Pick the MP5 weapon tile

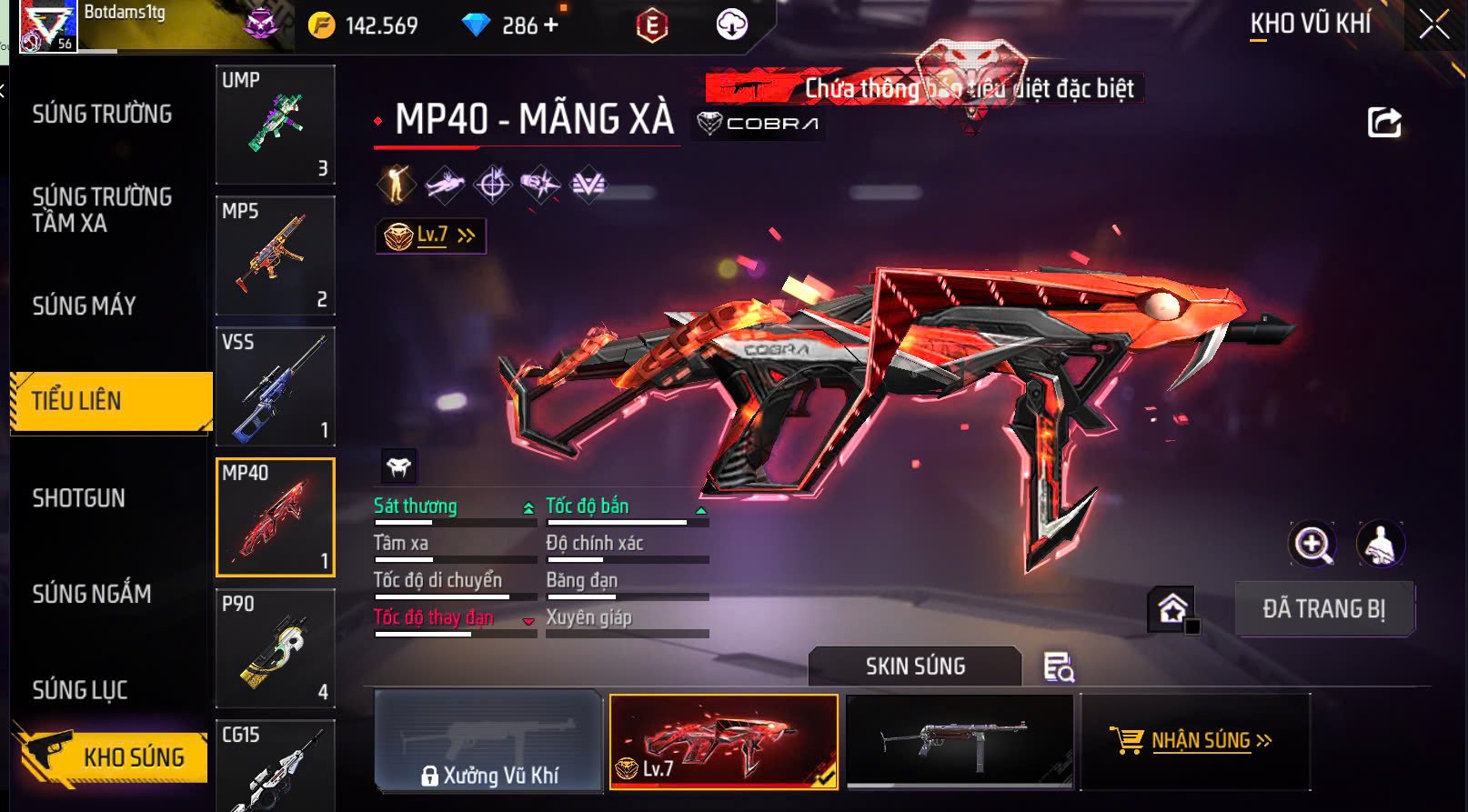(x=275, y=256)
